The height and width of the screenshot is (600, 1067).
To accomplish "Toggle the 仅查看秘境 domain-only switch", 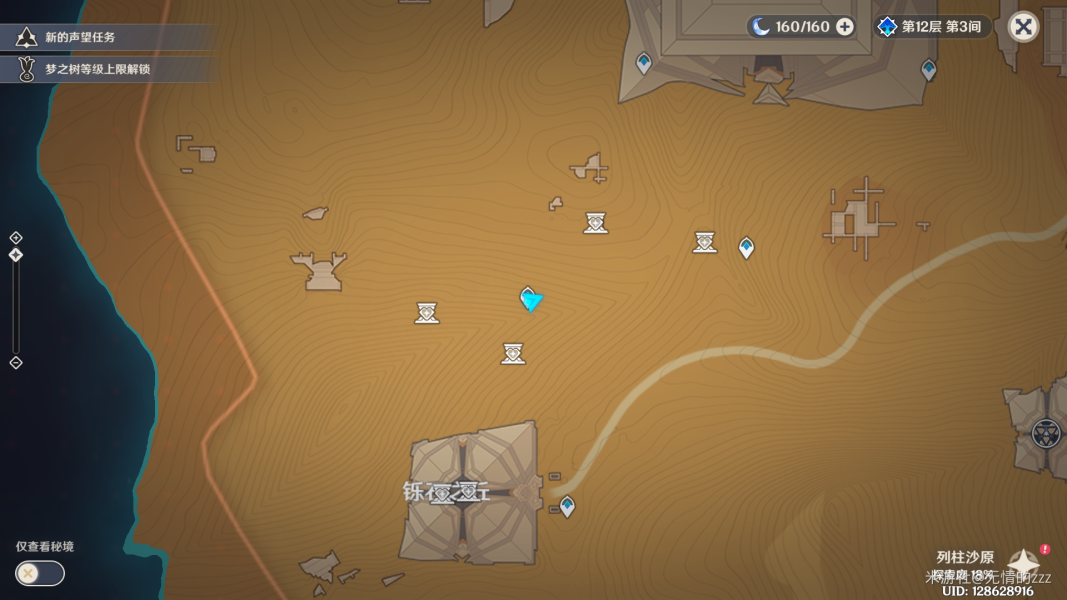I will tap(40, 573).
